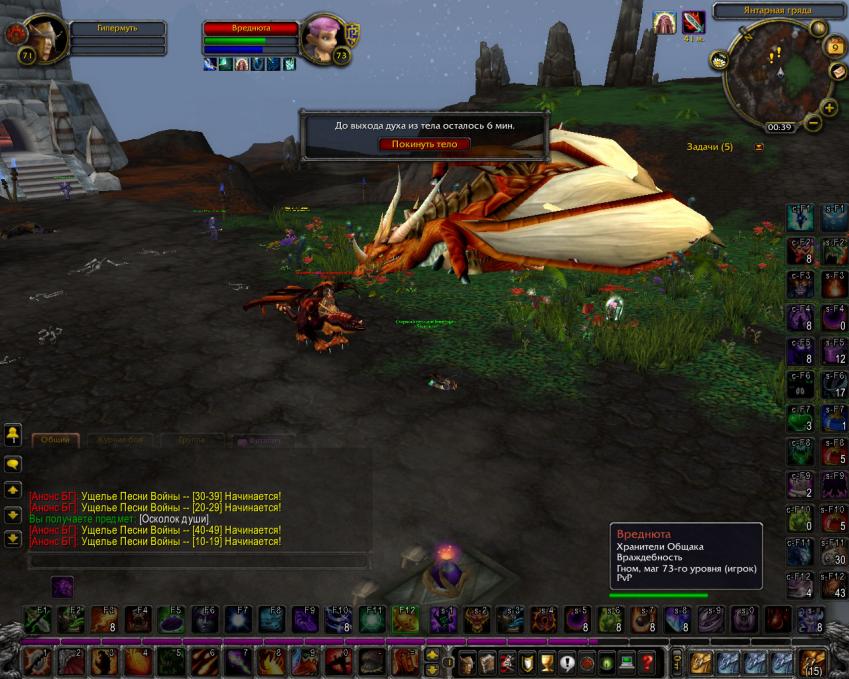Toggle the tracking icon left of the minimap

[x=719, y=60]
